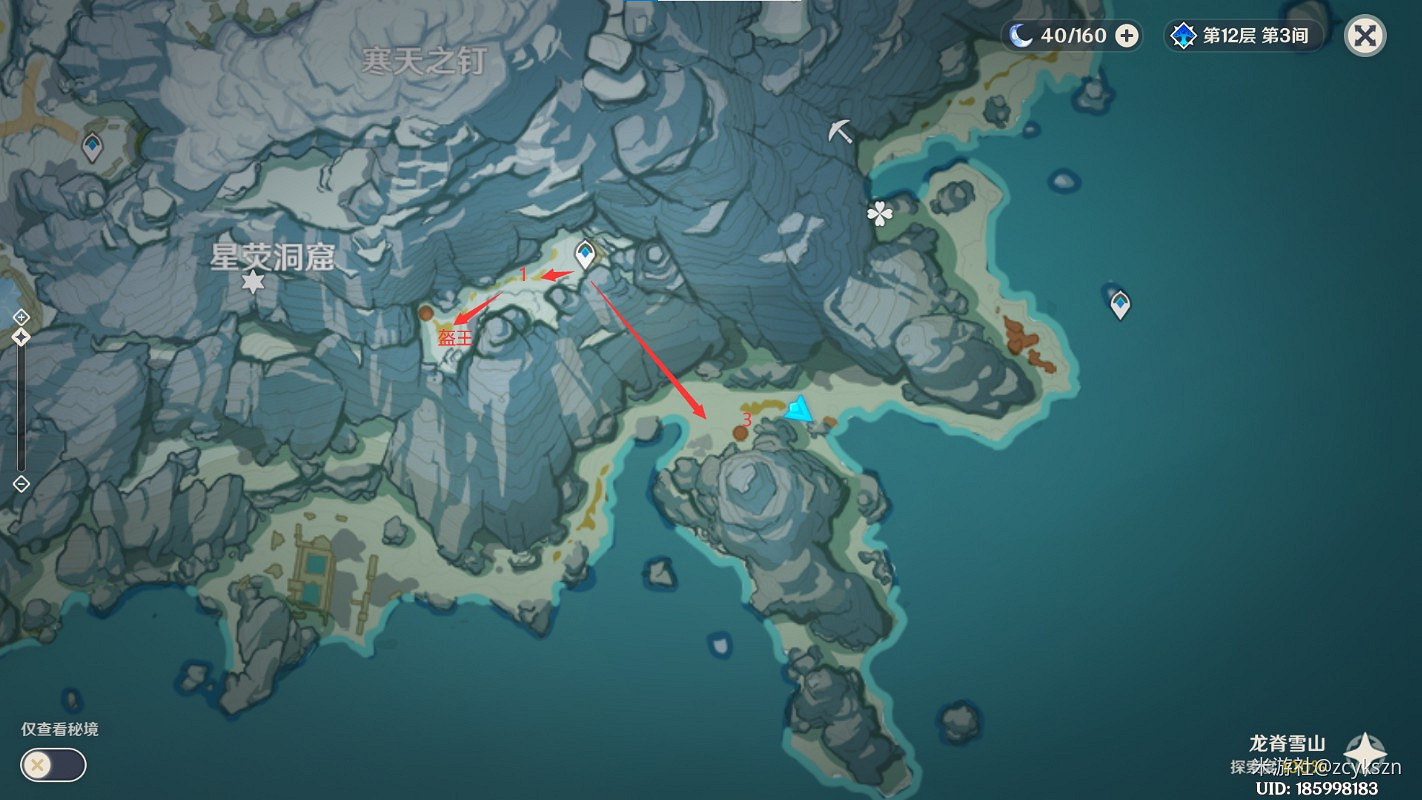The width and height of the screenshot is (1422, 800).
Task: Click the blue portable waypoint triangle
Action: point(799,407)
